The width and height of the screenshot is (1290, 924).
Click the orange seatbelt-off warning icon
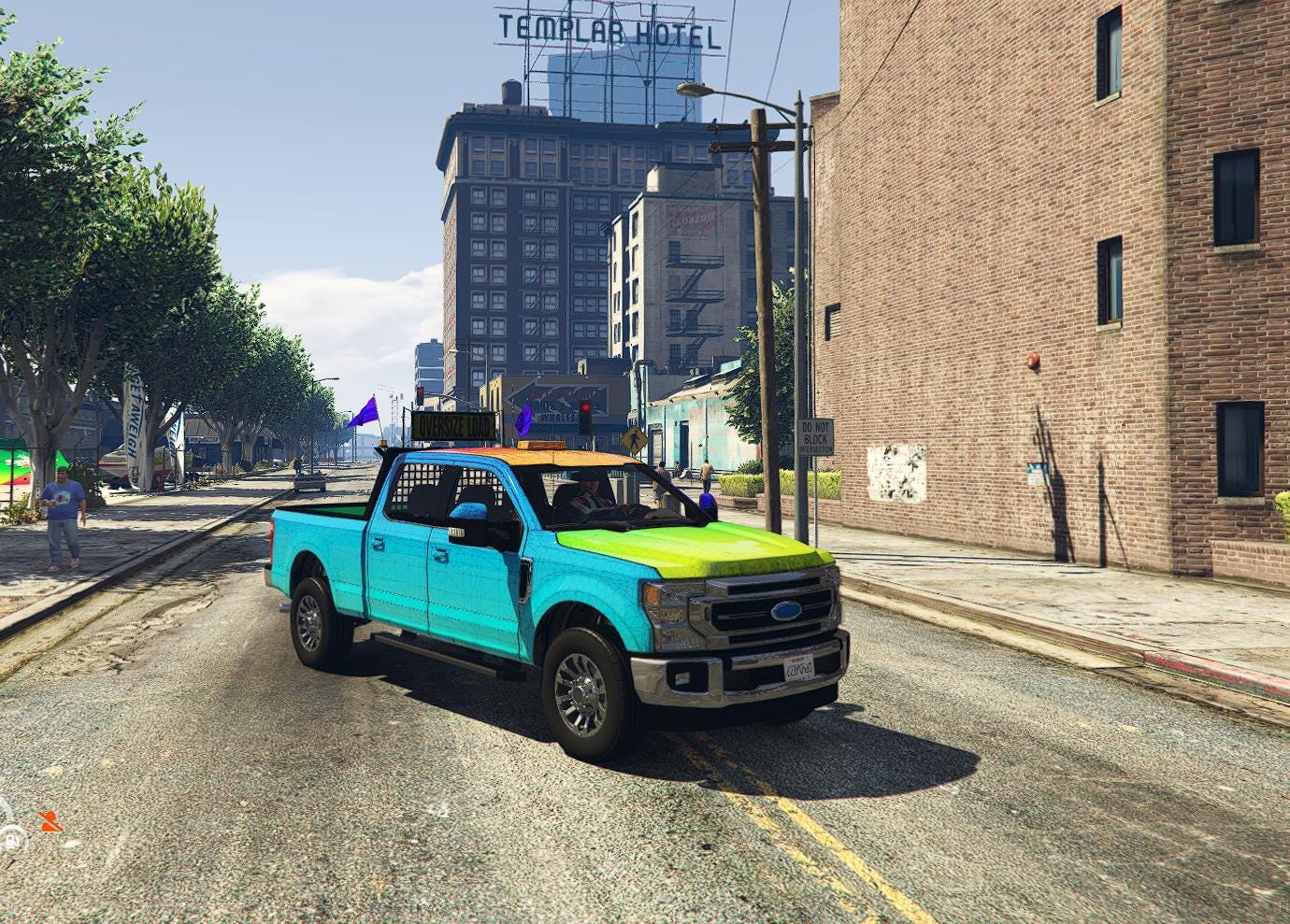(50, 821)
